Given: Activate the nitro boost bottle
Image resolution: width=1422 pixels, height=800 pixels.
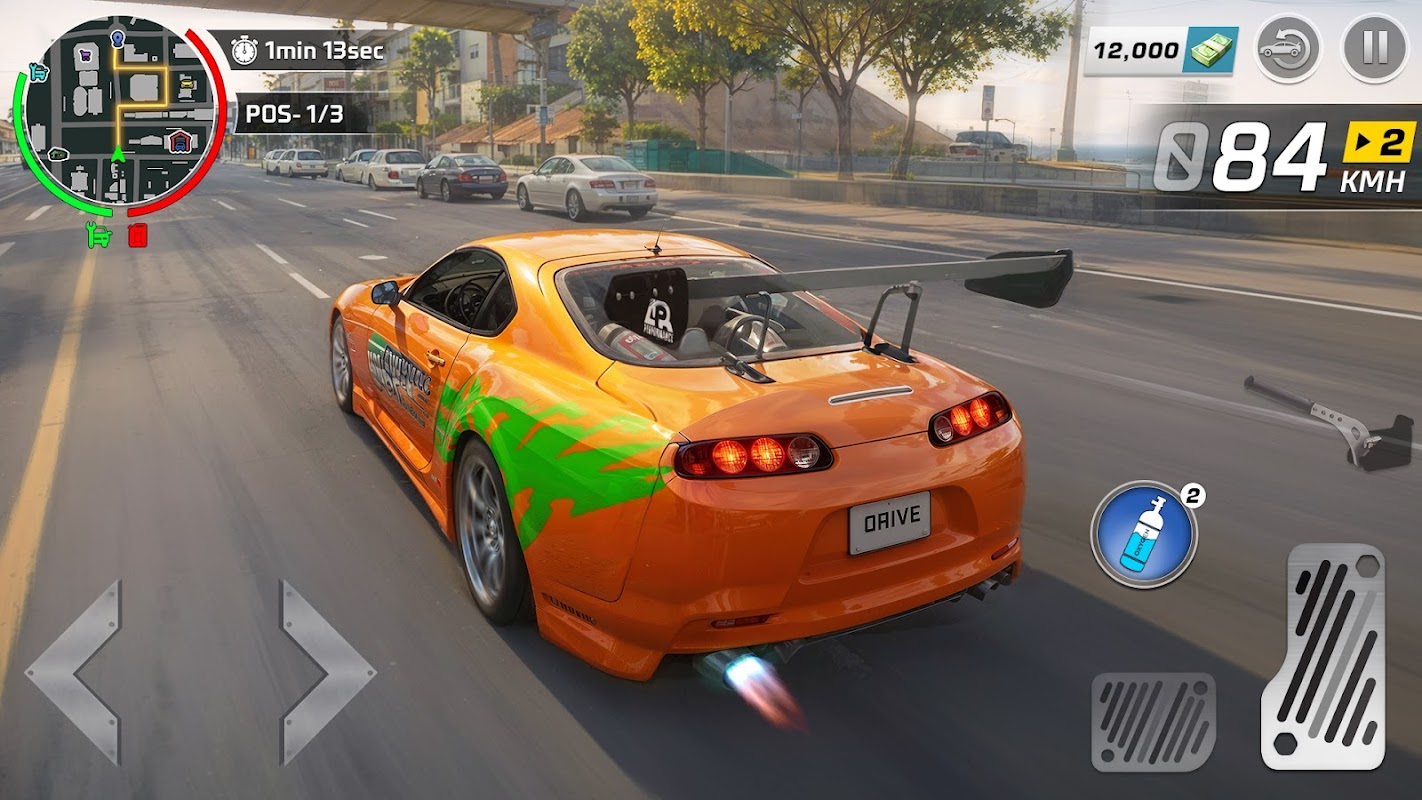Looking at the screenshot, I should tap(1143, 534).
